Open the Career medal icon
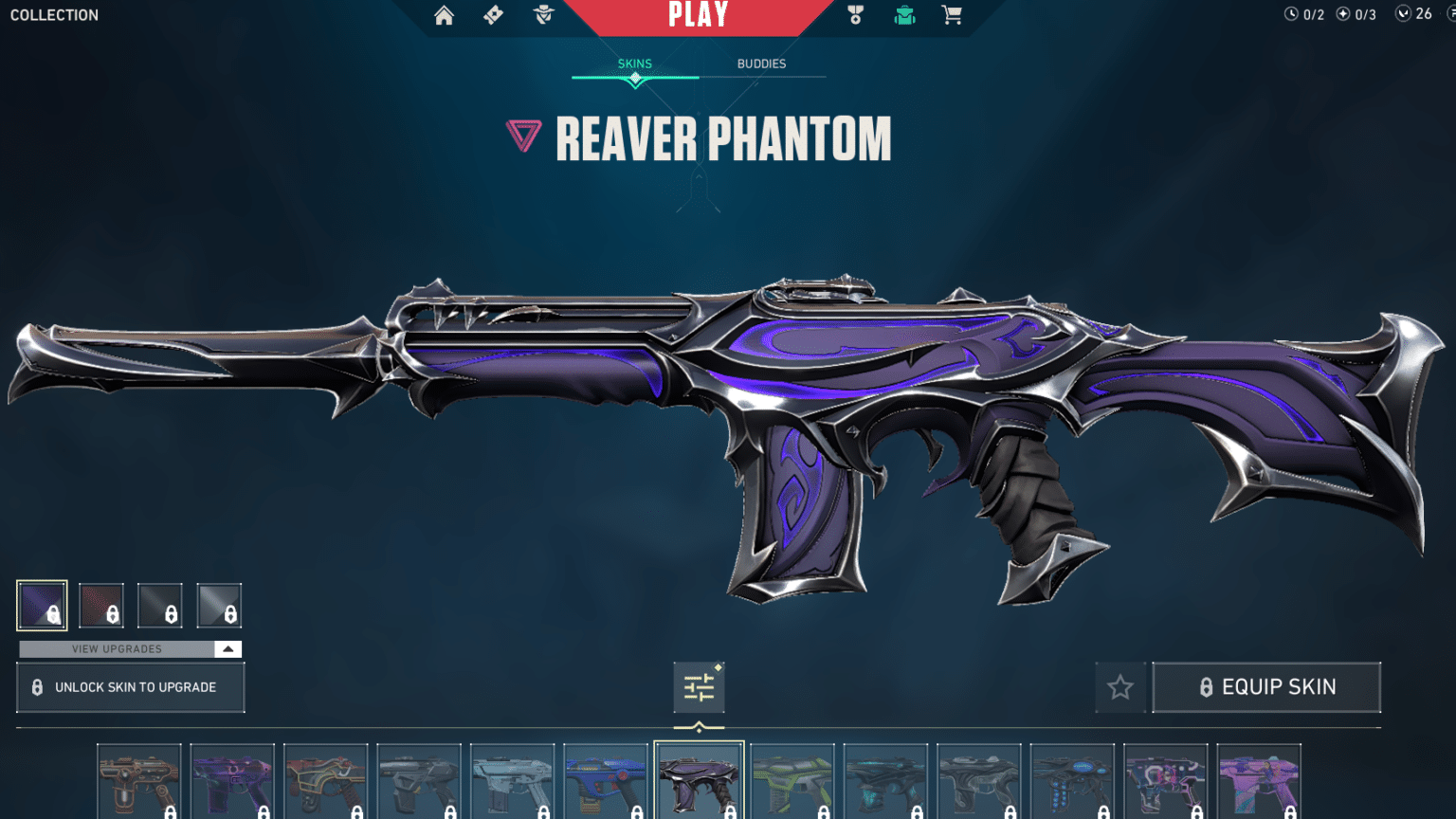 tap(855, 15)
